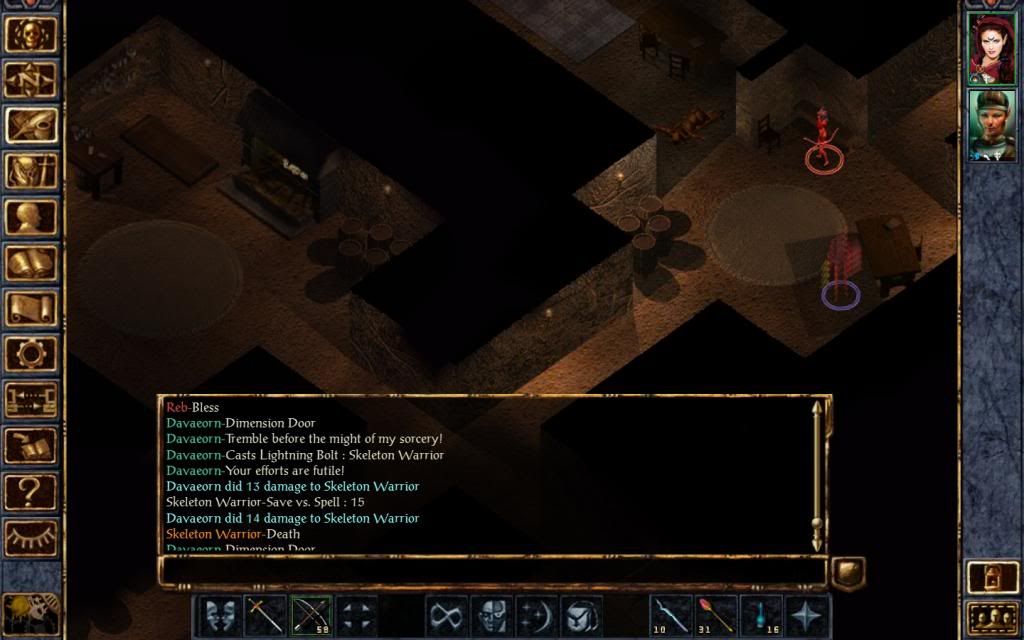Viewport: 1024px width, 640px height.
Task: Open the mage spellbook icon
Action: click(x=31, y=263)
